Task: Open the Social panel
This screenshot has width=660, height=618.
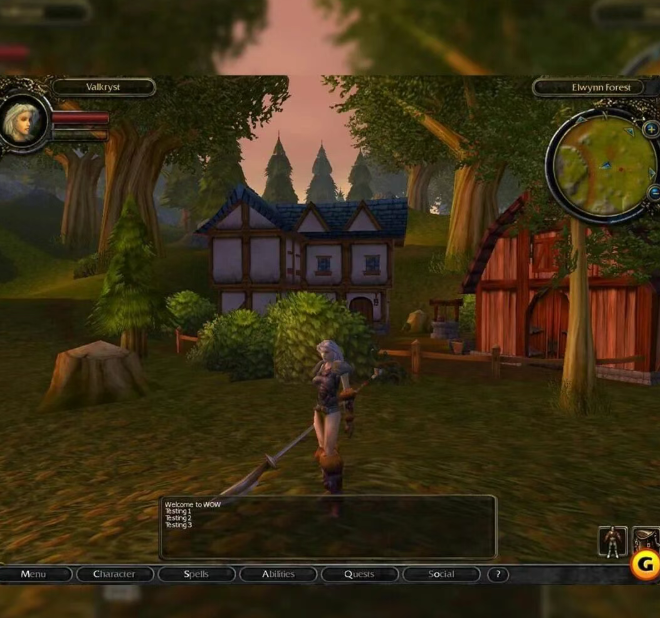Action: click(441, 574)
